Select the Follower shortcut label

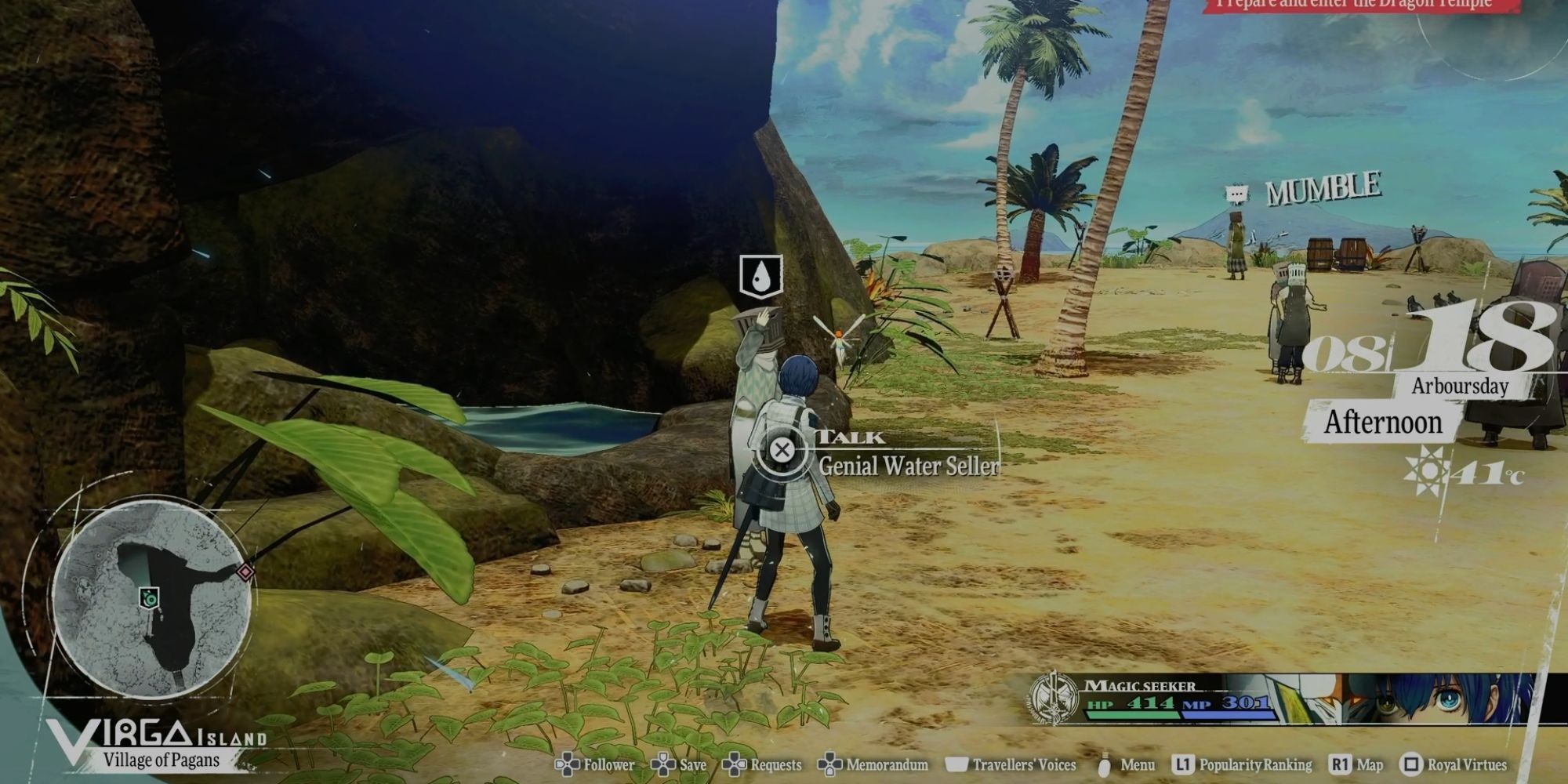608,764
